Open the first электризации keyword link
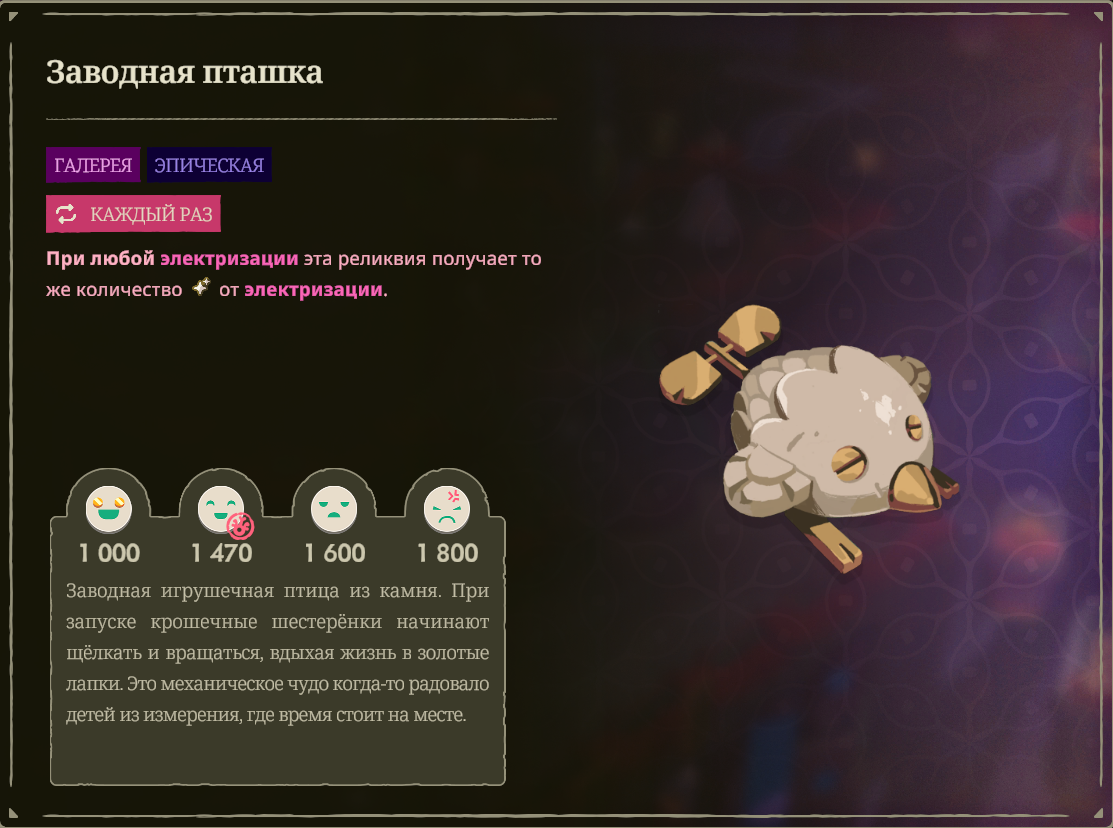The height and width of the screenshot is (828, 1113). [229, 259]
